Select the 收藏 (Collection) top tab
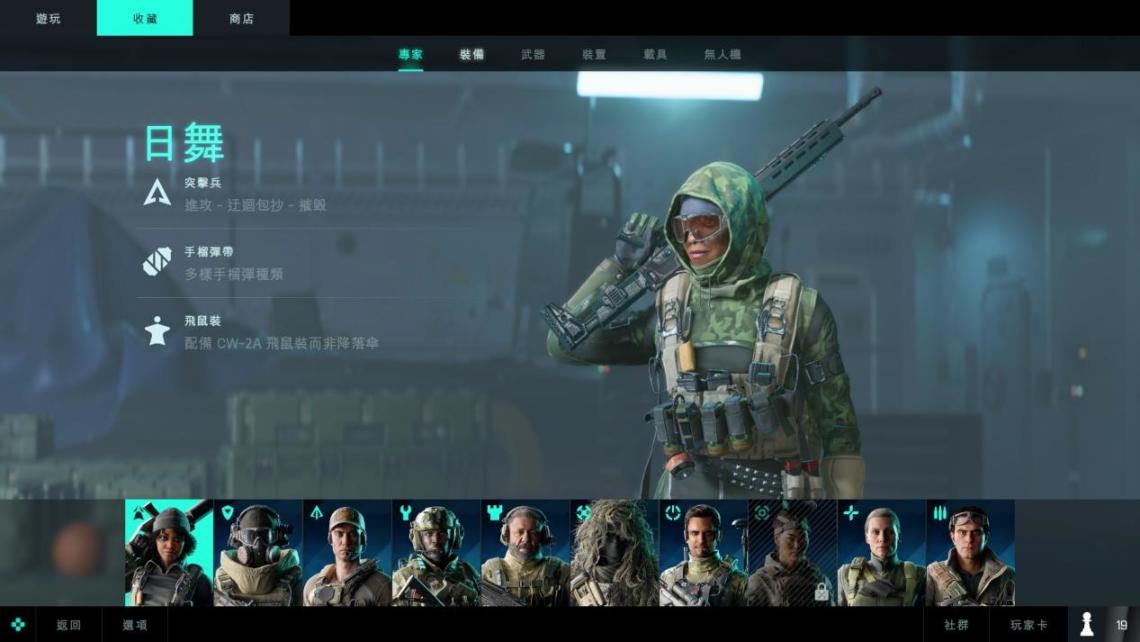 pos(145,18)
